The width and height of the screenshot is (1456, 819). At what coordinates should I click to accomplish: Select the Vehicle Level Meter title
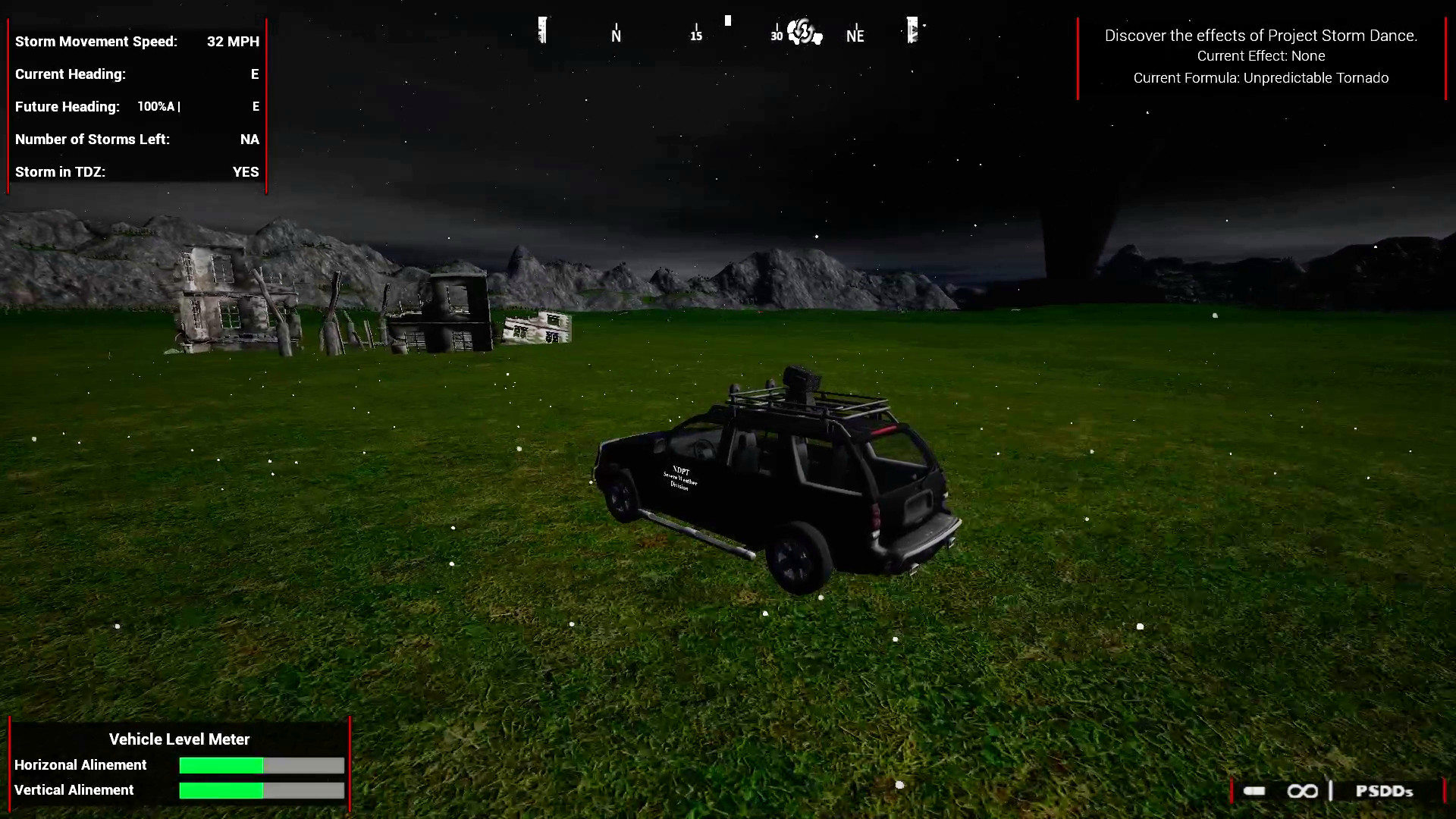(x=179, y=739)
